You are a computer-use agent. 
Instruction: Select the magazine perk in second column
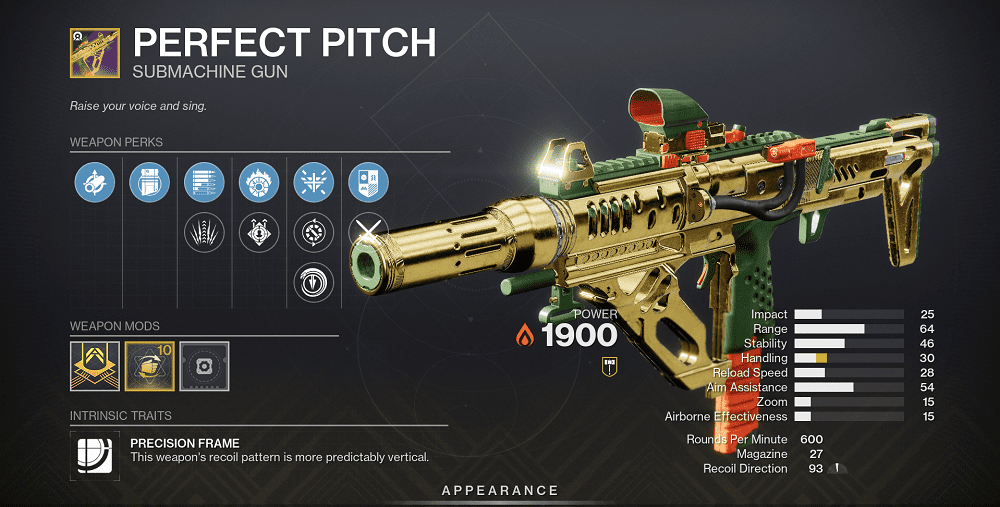click(x=150, y=182)
